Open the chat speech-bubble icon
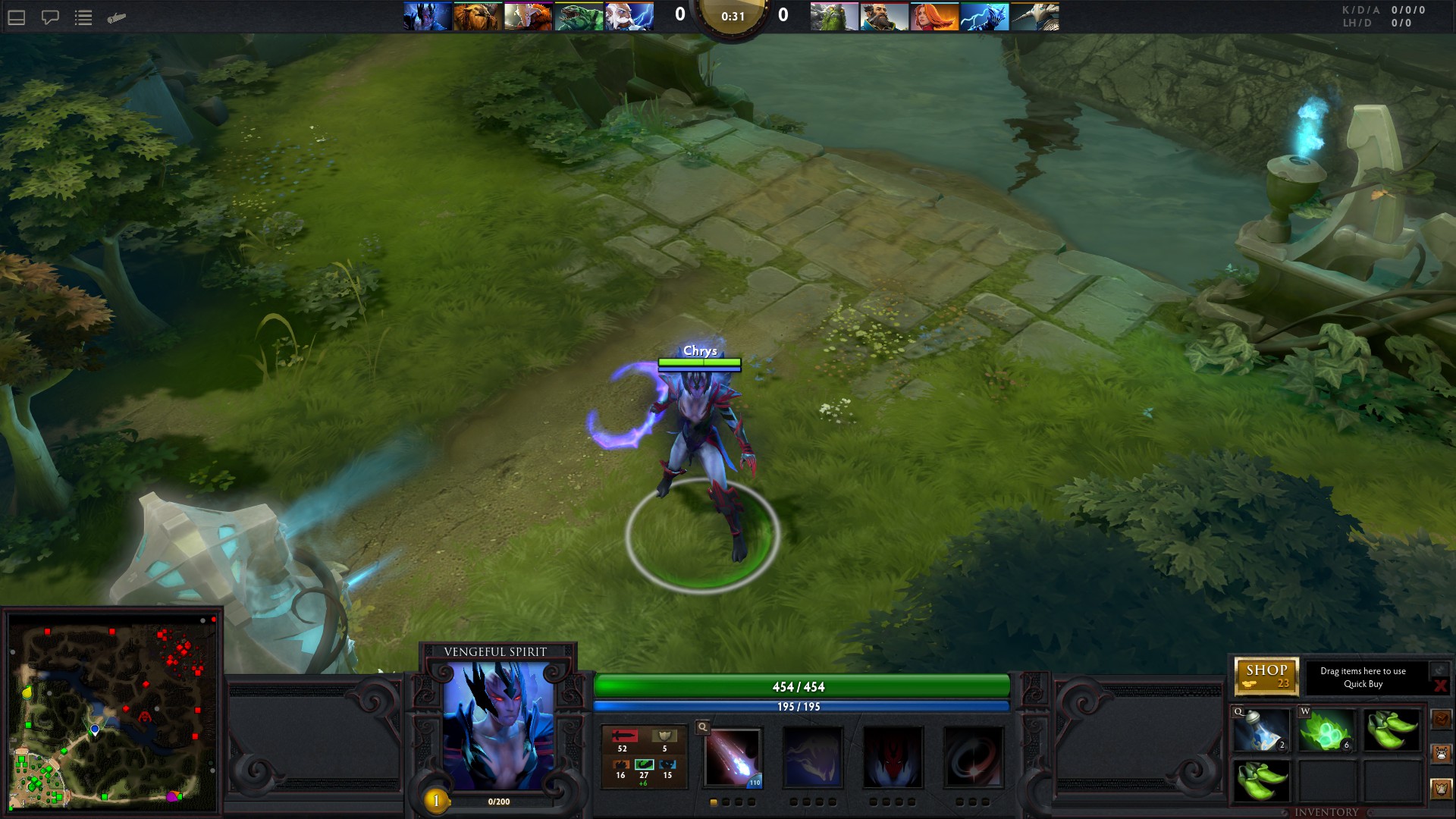The height and width of the screenshot is (819, 1456). (x=50, y=17)
